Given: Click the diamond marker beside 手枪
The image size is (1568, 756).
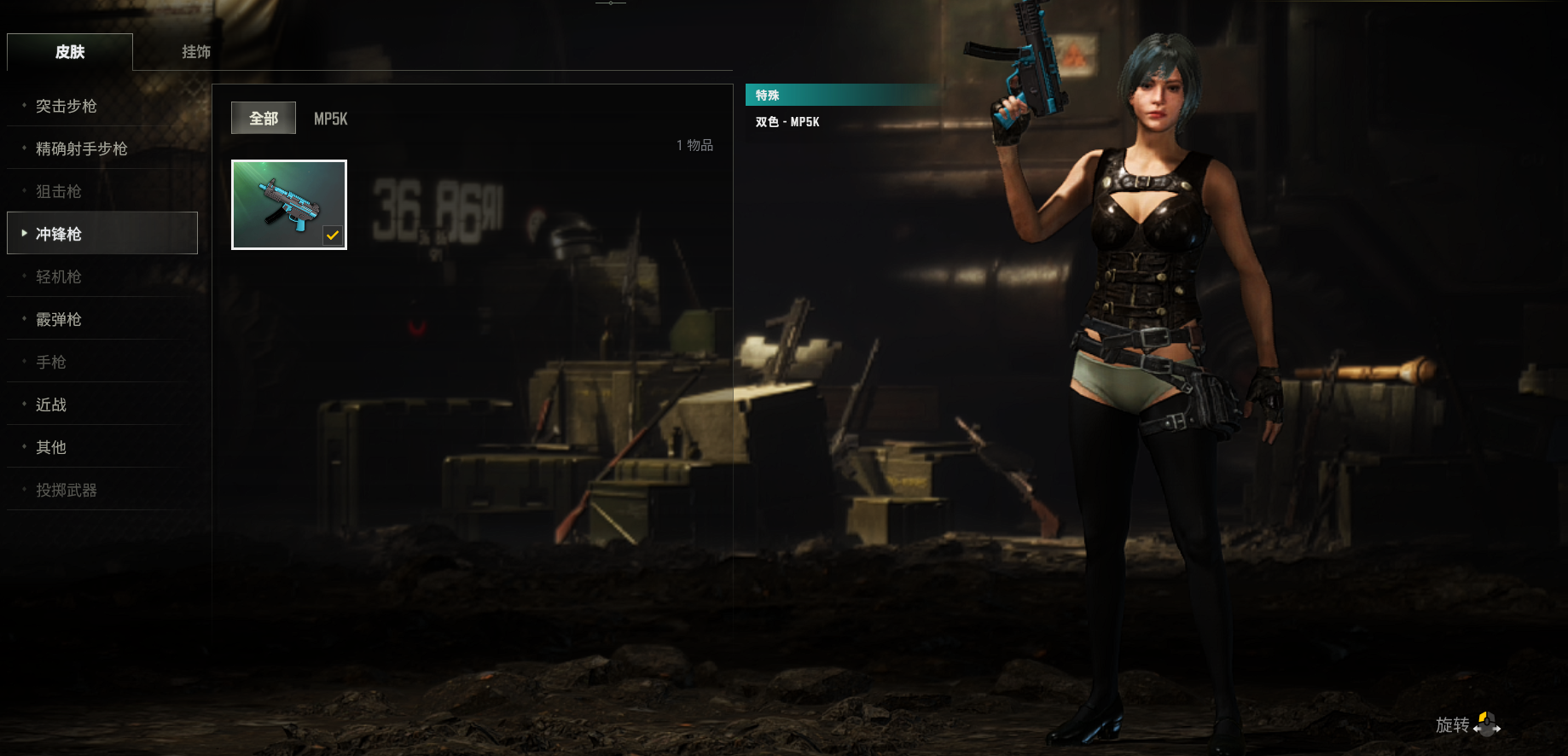Looking at the screenshot, I should tap(22, 362).
